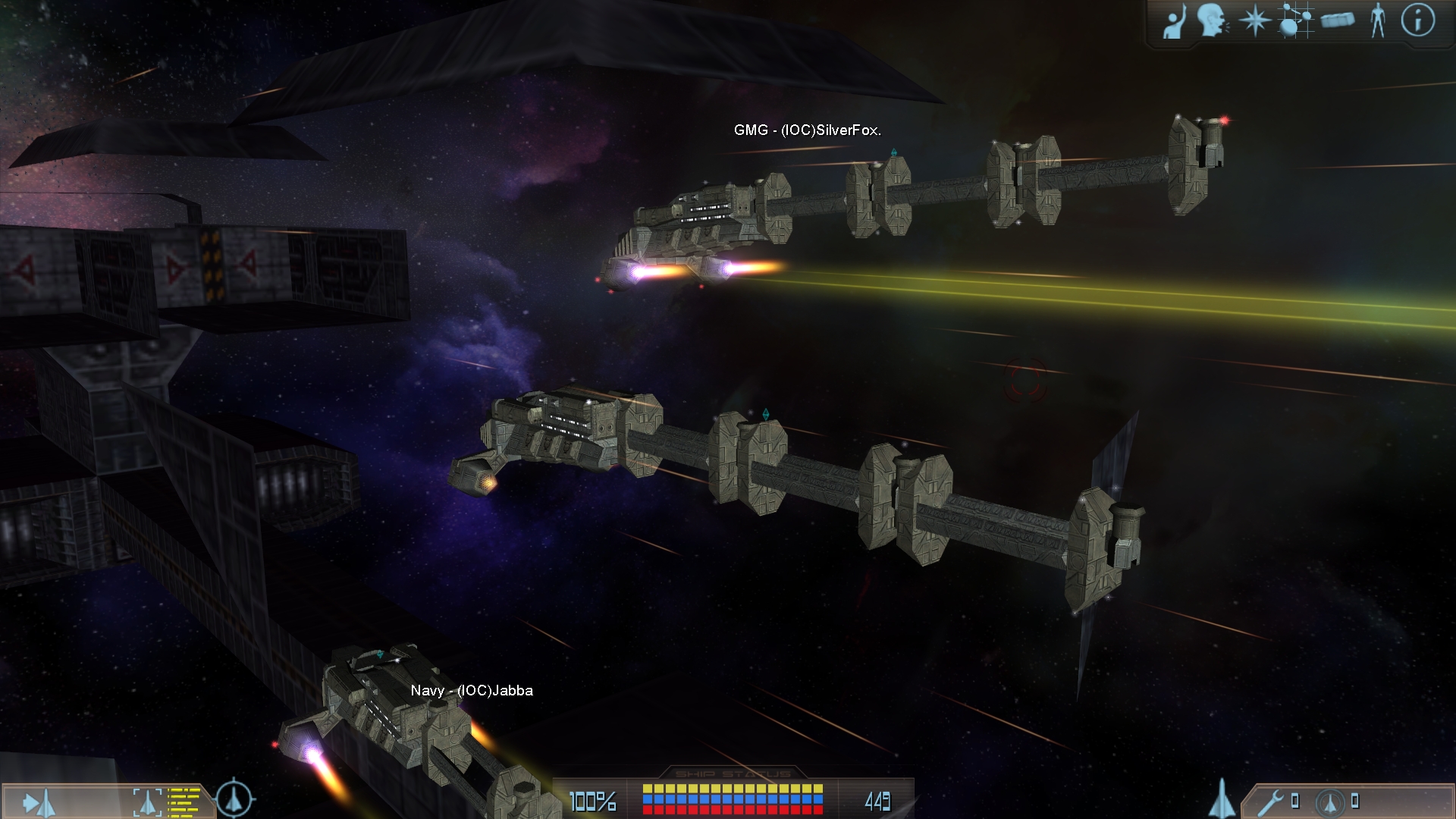Open the navigation map planets icon
The image size is (1456, 819).
point(1294,20)
